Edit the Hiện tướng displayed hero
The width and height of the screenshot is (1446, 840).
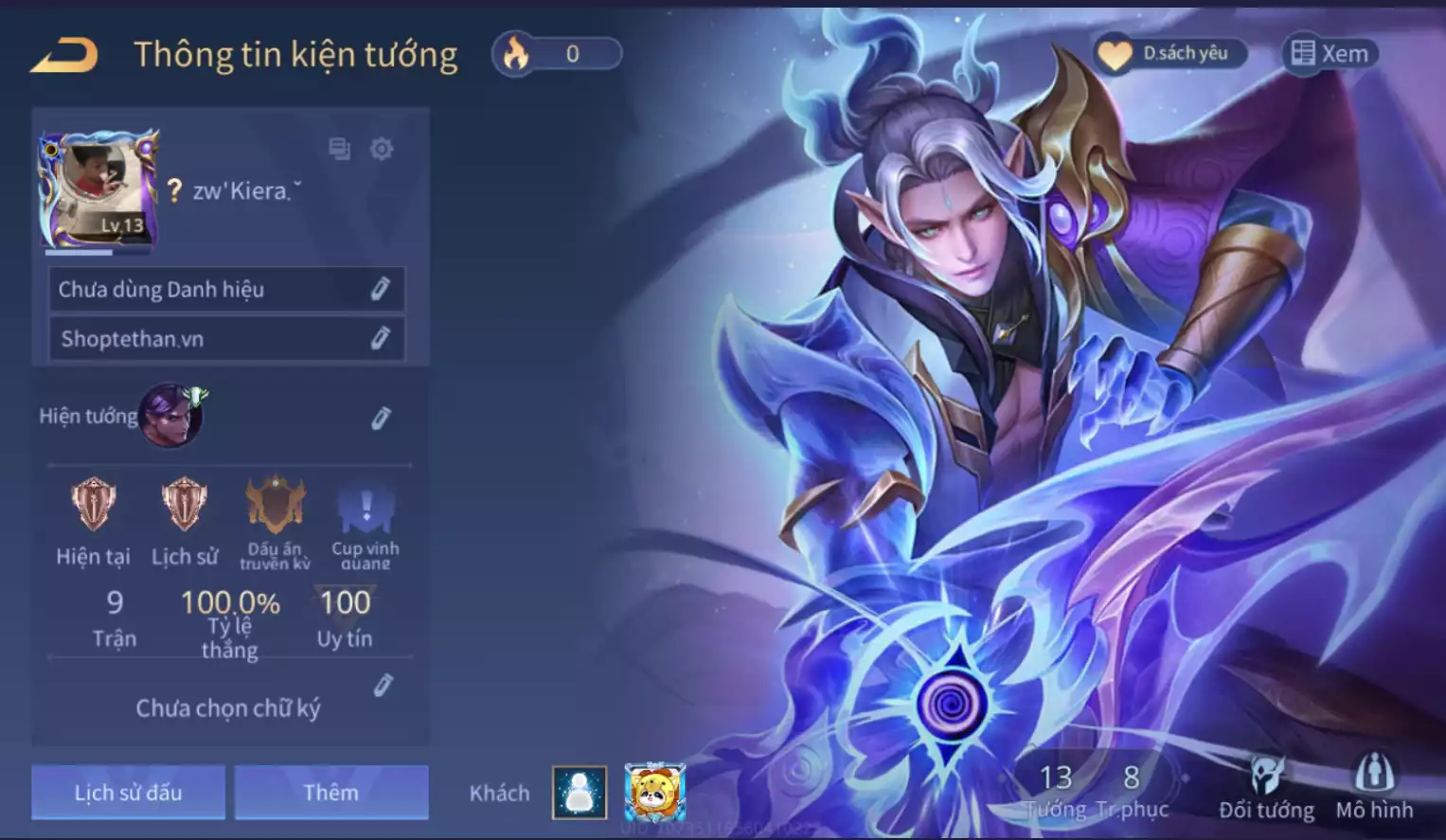381,418
